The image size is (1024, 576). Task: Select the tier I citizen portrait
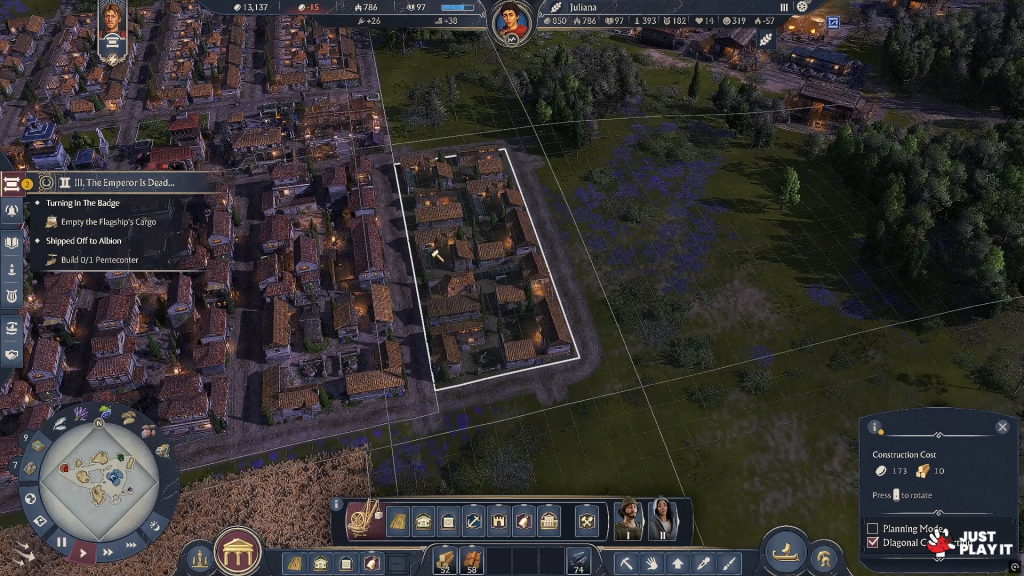[628, 518]
